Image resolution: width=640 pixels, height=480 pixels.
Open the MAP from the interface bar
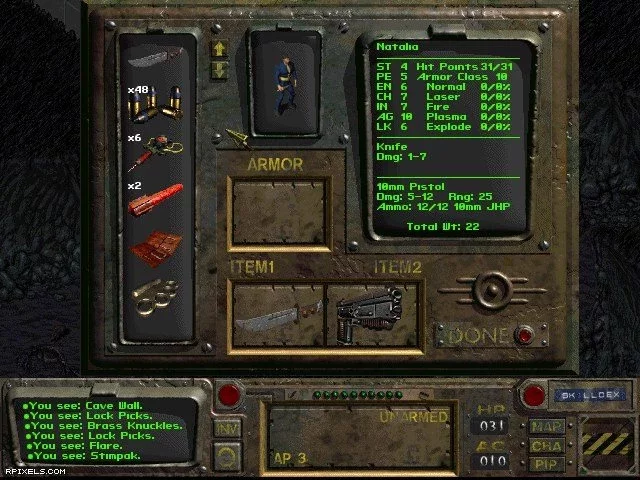(x=547, y=426)
